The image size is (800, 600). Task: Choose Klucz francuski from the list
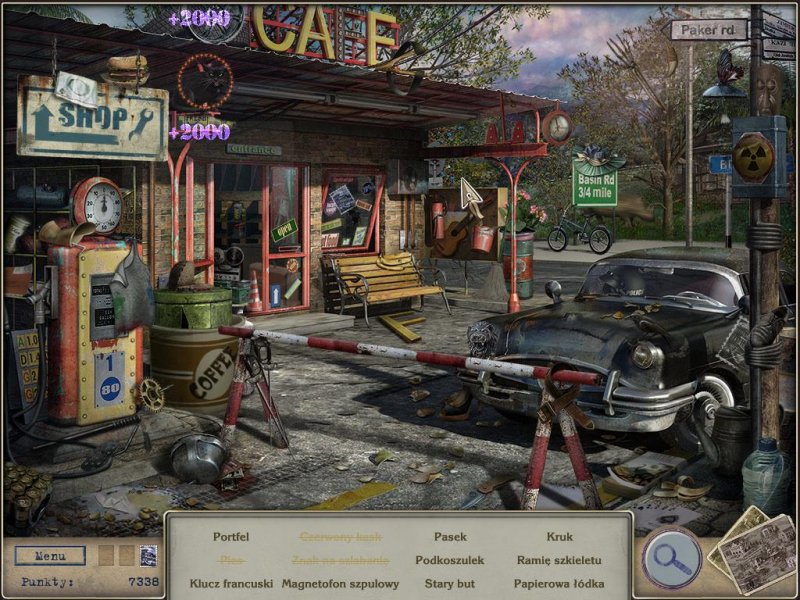pos(231,583)
